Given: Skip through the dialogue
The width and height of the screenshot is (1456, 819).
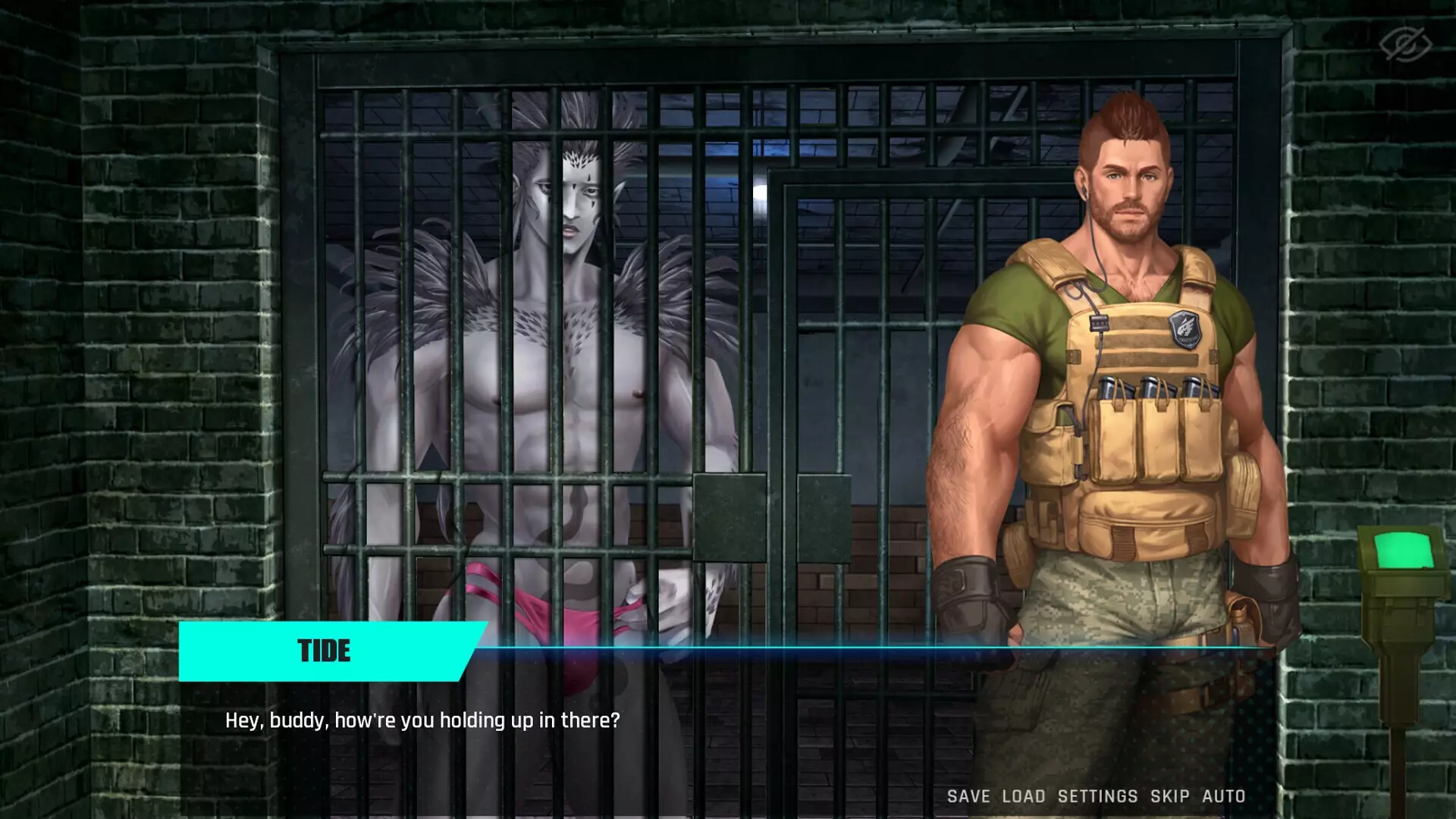Looking at the screenshot, I should (x=1169, y=796).
